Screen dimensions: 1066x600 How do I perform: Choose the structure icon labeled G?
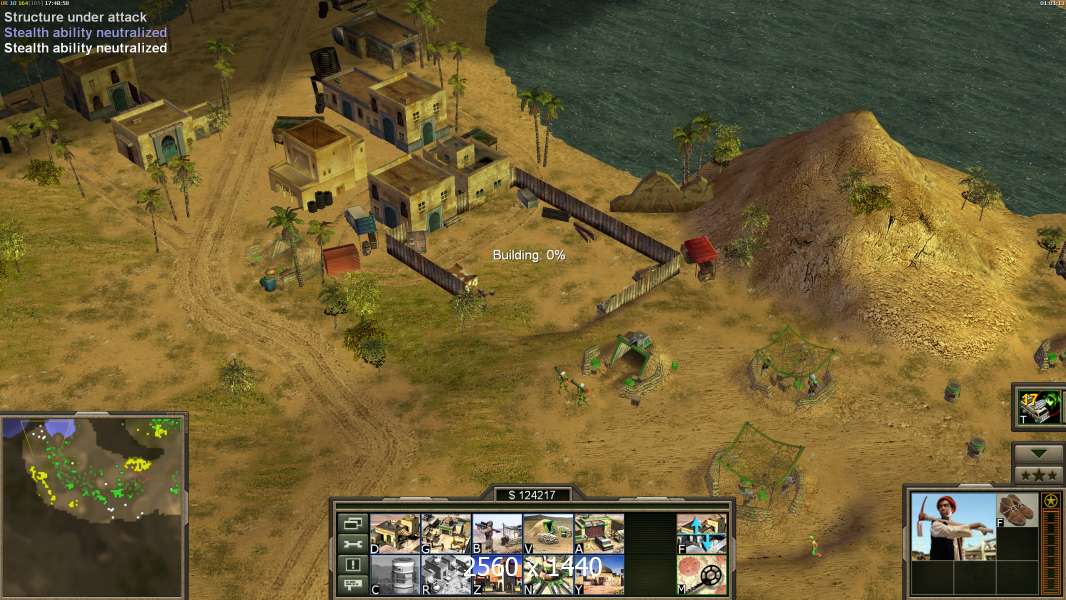446,533
